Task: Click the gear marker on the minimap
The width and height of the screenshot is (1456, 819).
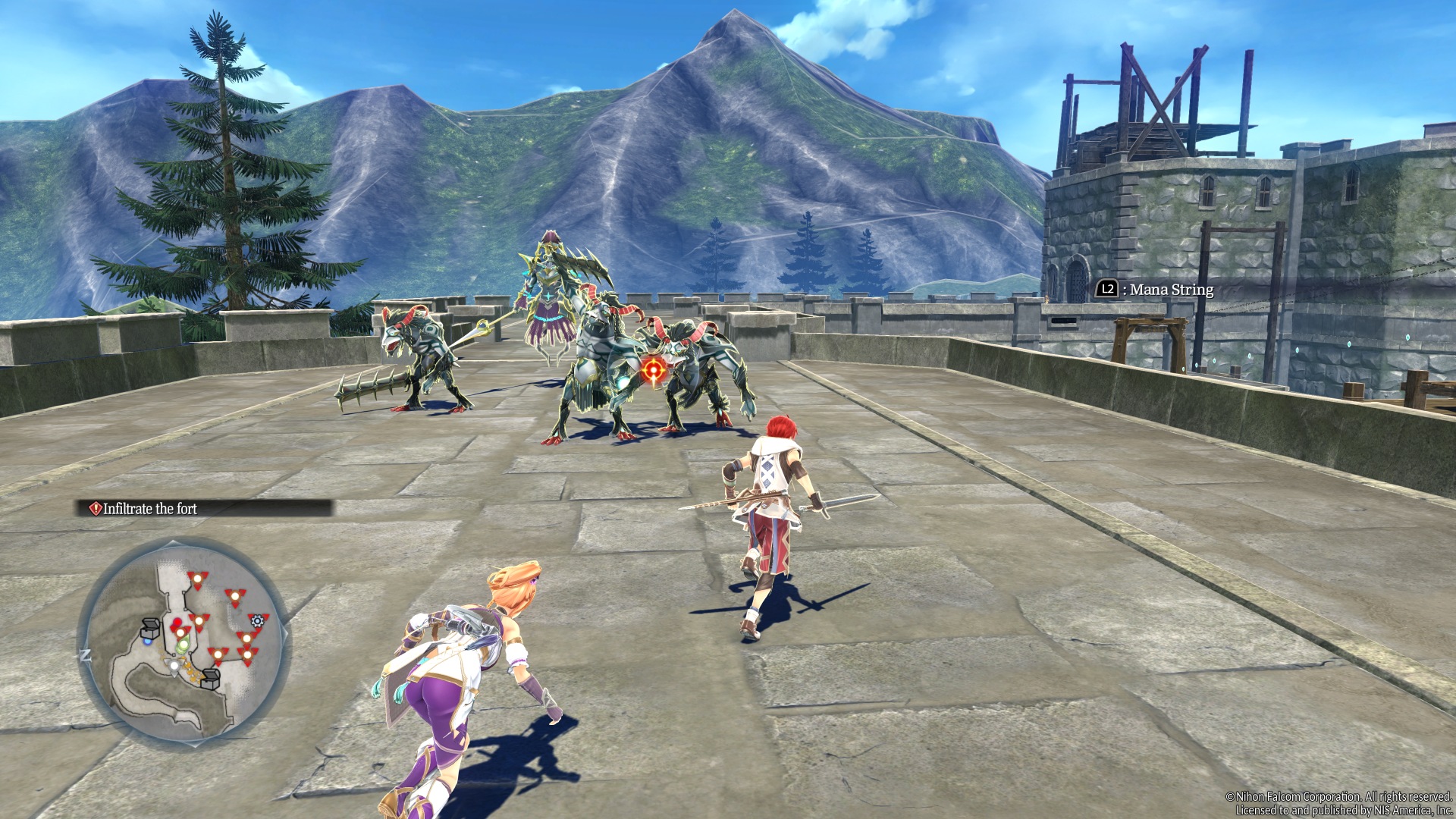Action: pyautogui.click(x=258, y=621)
